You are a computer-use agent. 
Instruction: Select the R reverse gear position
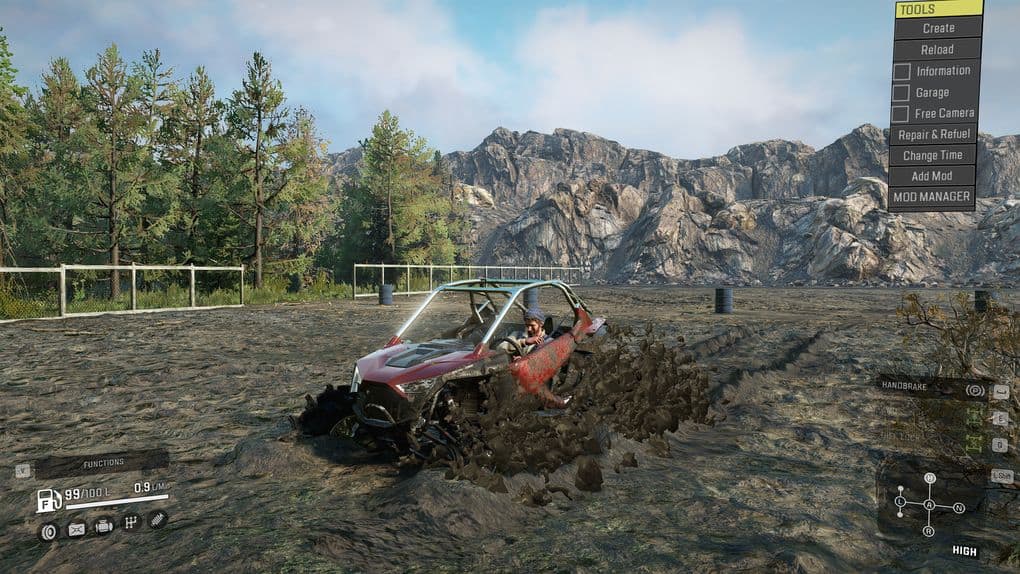click(x=928, y=530)
